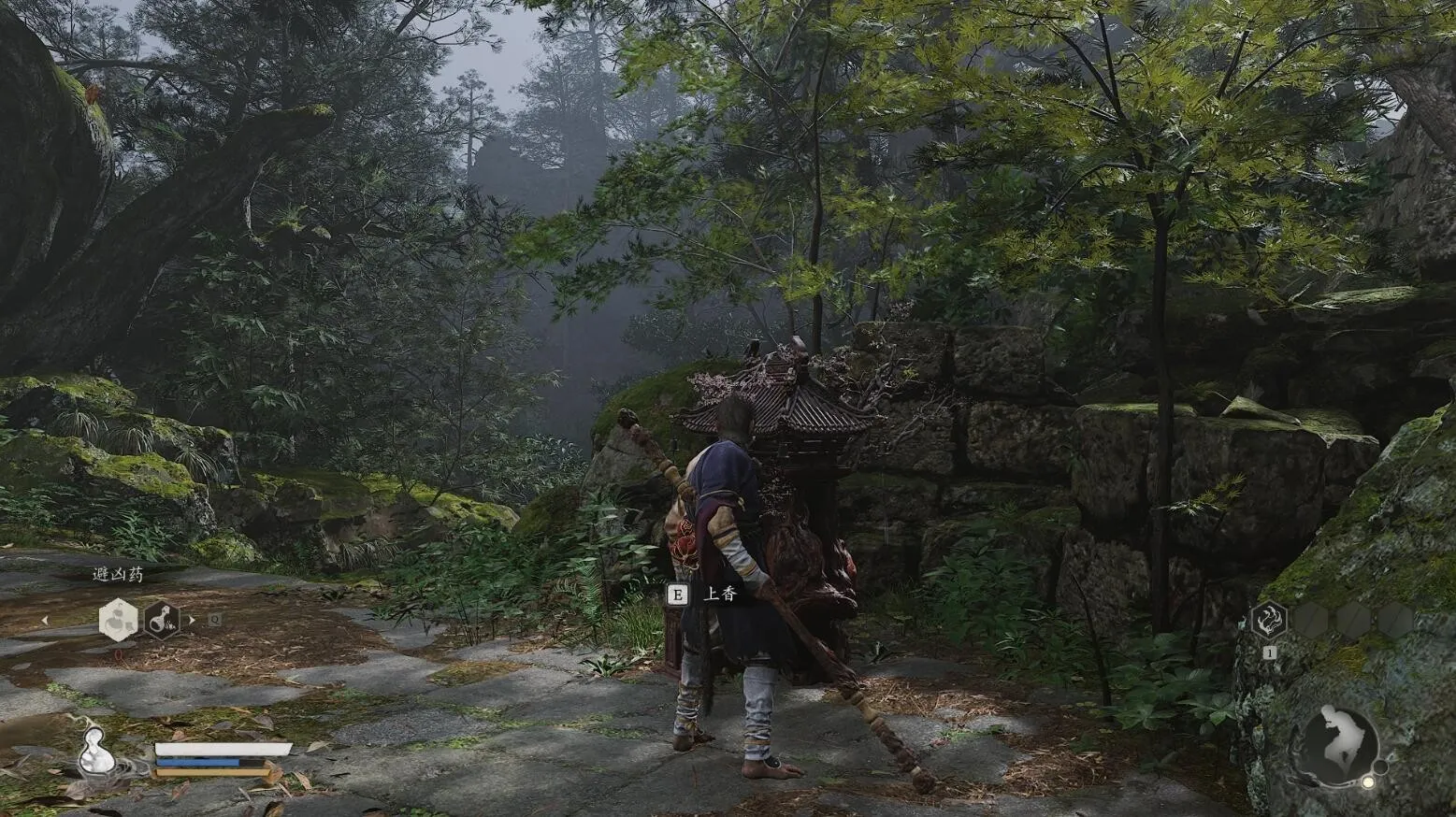Activate the swirling spell in the hexagon slot

tap(1269, 620)
